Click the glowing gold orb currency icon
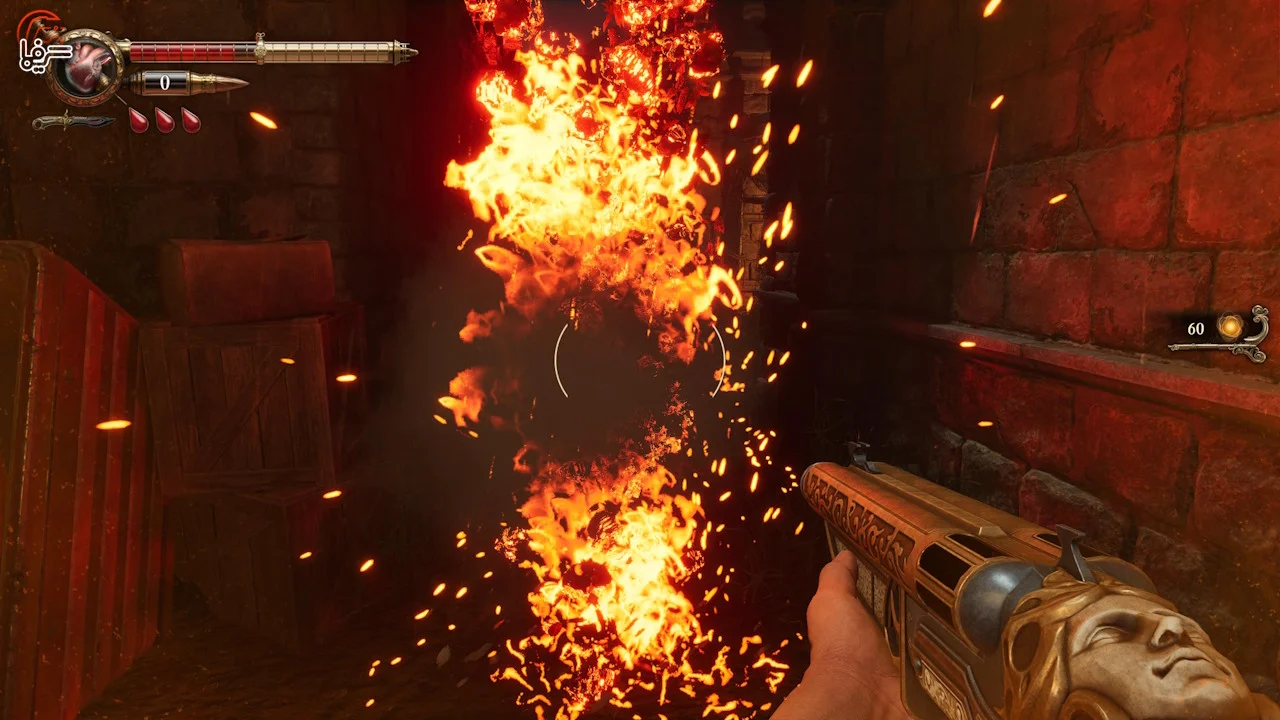This screenshot has height=720, width=1280. click(1229, 326)
